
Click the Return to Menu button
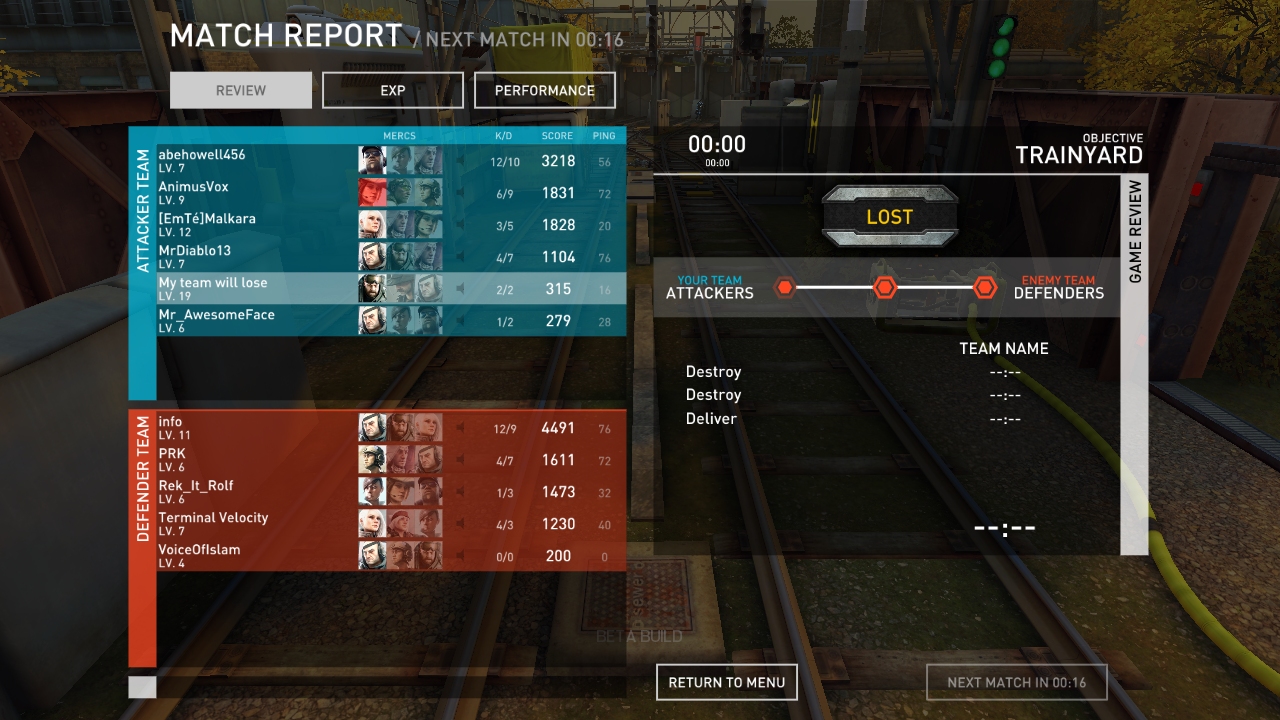point(727,682)
